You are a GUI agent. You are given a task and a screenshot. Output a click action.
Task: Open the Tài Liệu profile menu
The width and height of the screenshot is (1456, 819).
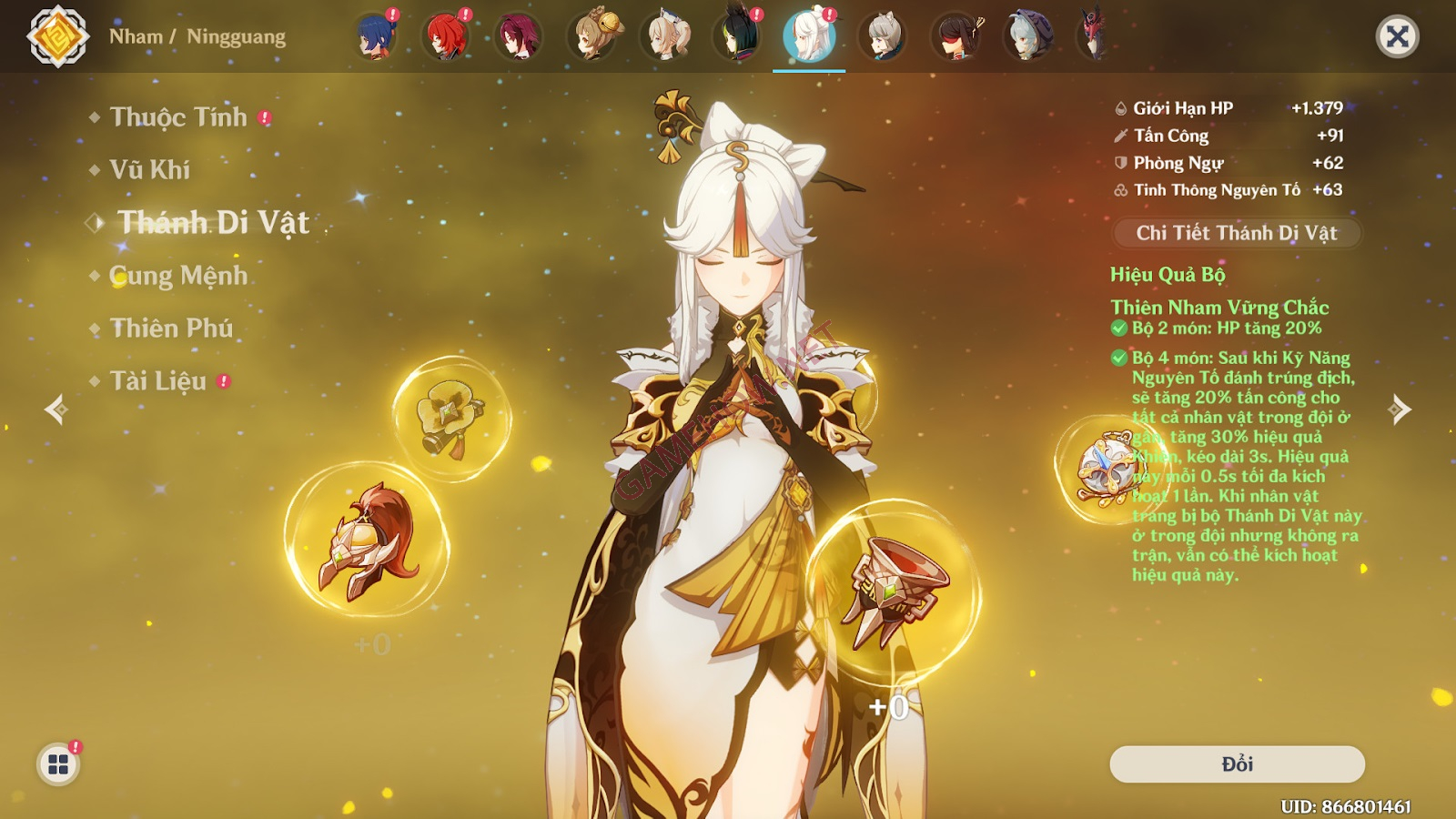(x=158, y=381)
